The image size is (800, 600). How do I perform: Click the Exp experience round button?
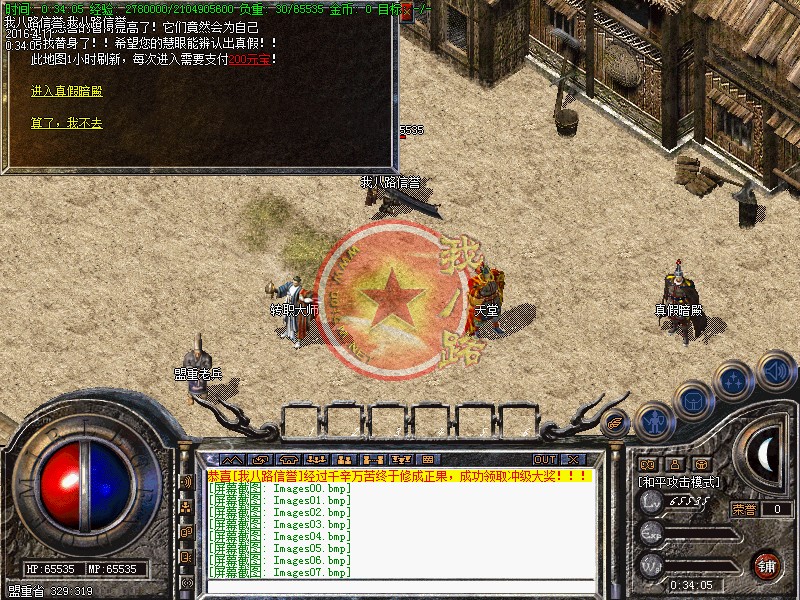[x=652, y=534]
